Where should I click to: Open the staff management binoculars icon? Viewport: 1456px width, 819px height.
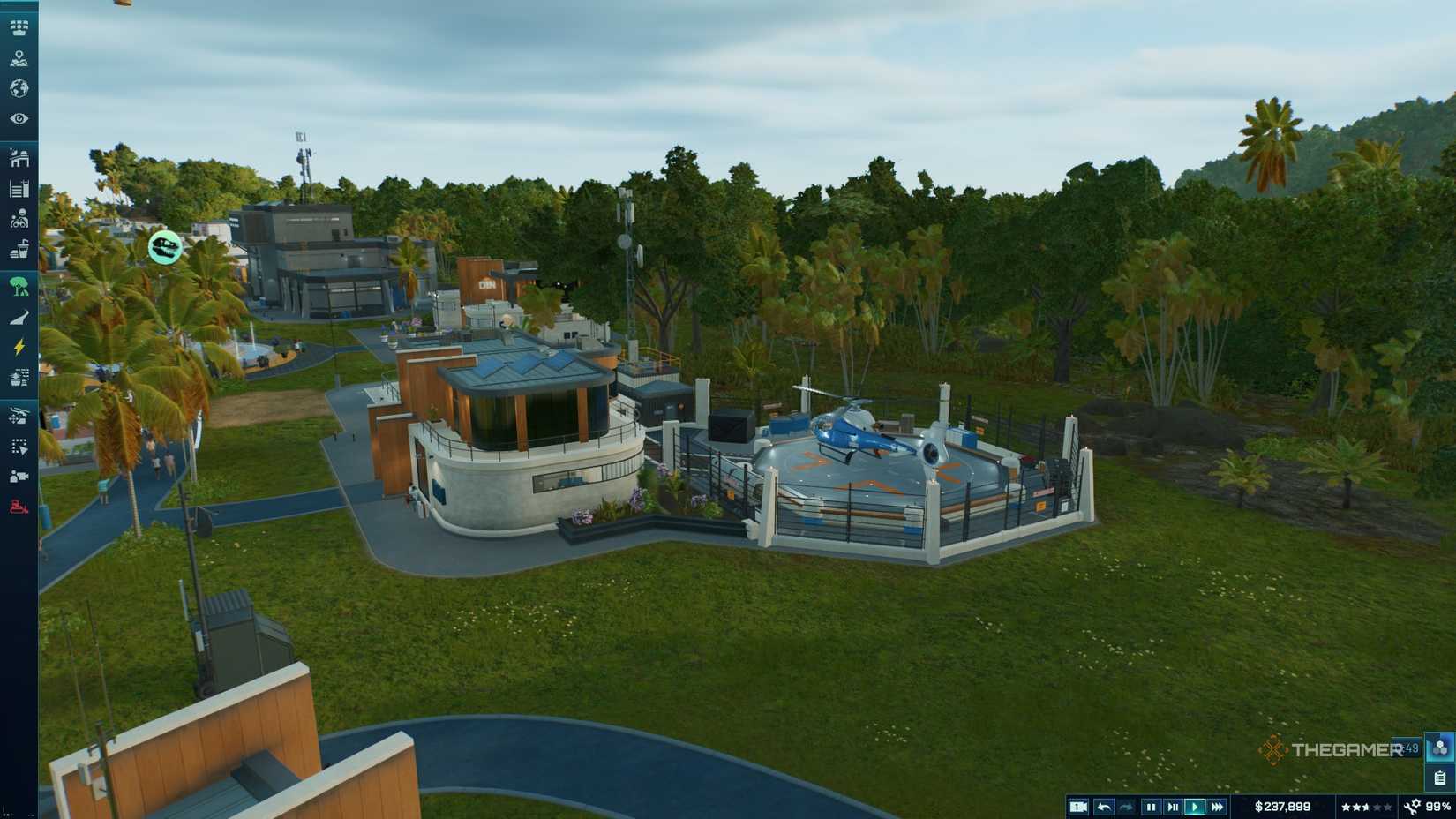click(x=19, y=218)
